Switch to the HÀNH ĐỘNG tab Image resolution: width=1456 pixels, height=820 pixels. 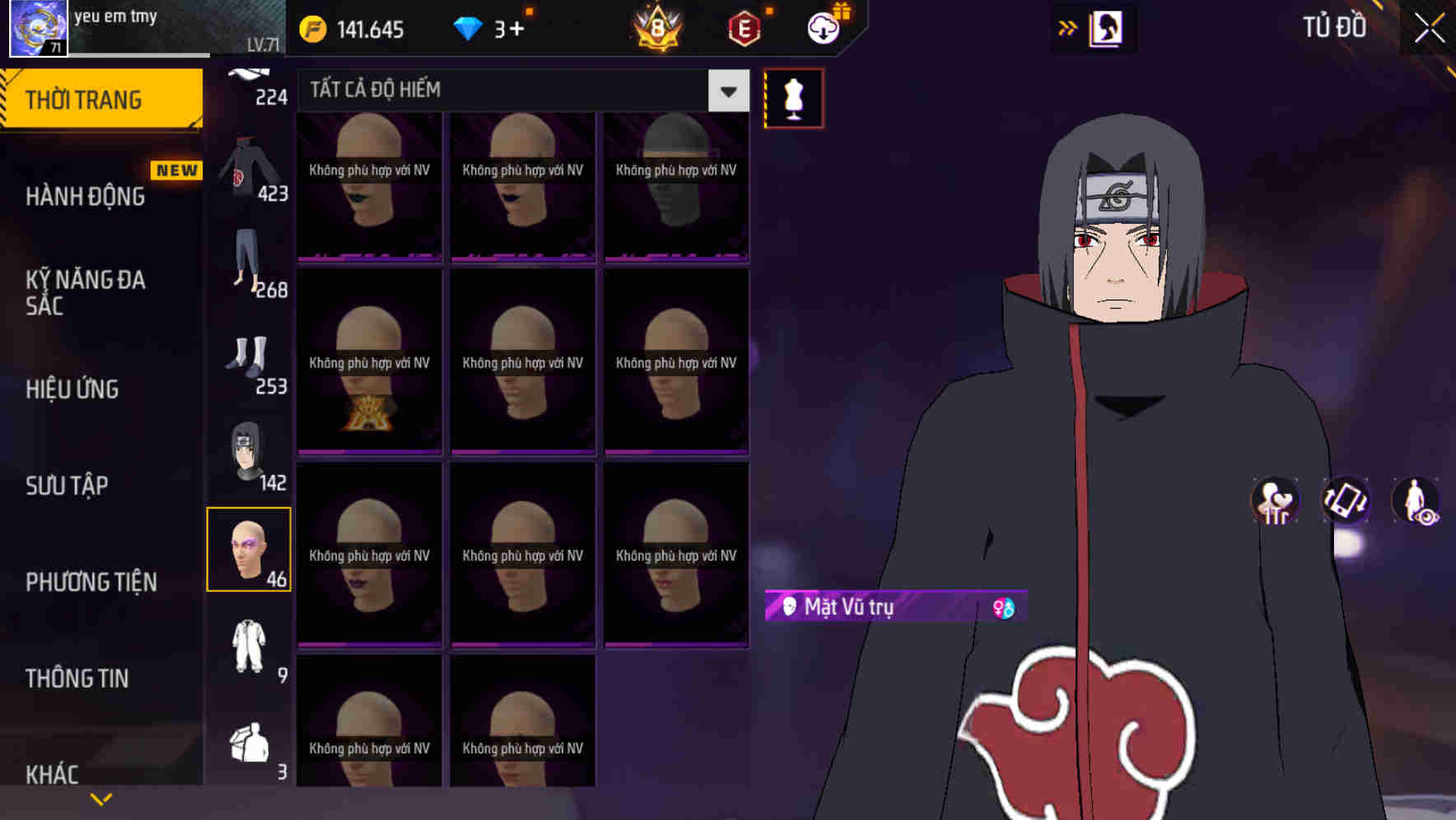[x=86, y=196]
